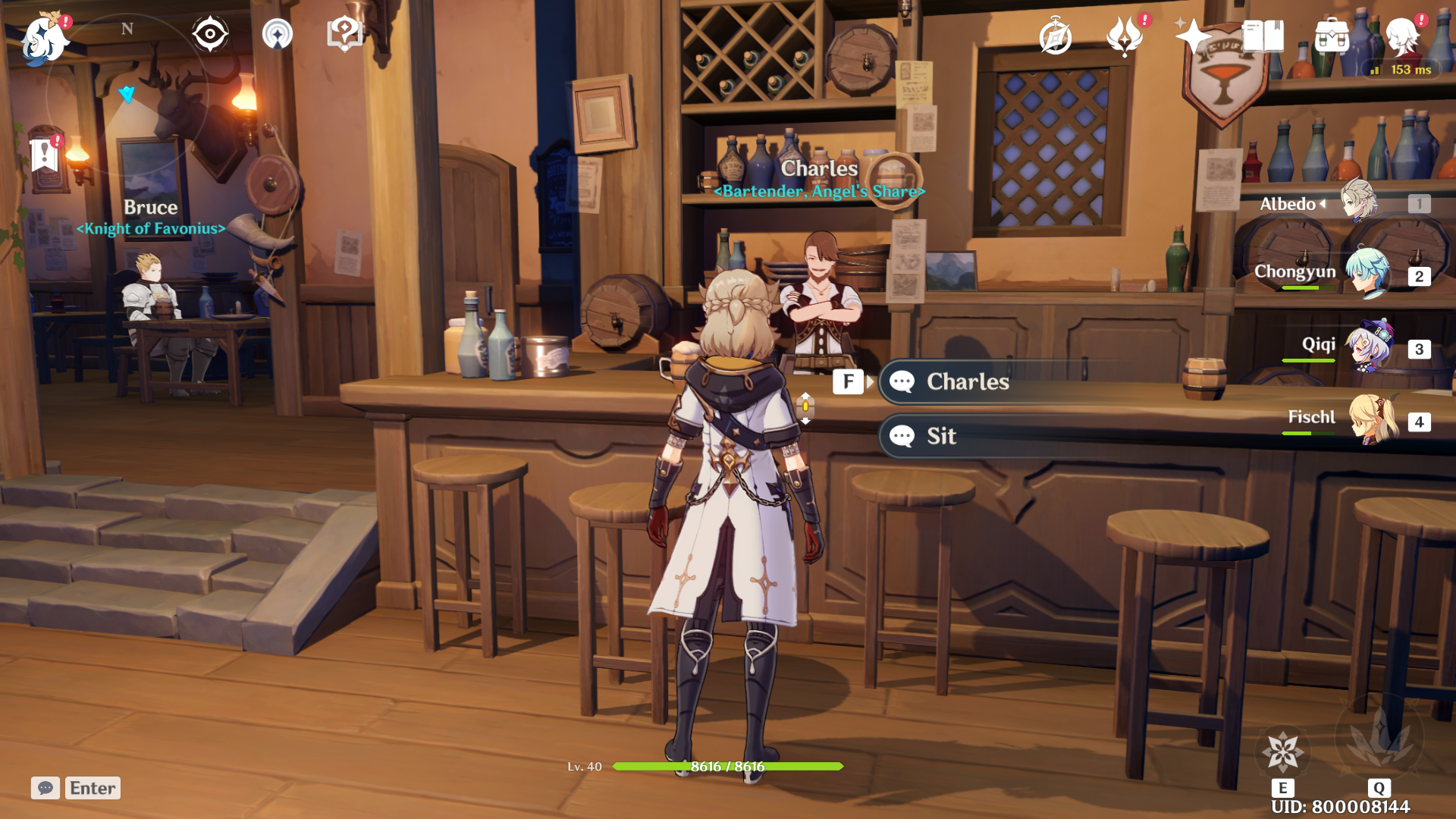The height and width of the screenshot is (819, 1456).
Task: Click the quest help icon with question mark
Action: point(344,34)
